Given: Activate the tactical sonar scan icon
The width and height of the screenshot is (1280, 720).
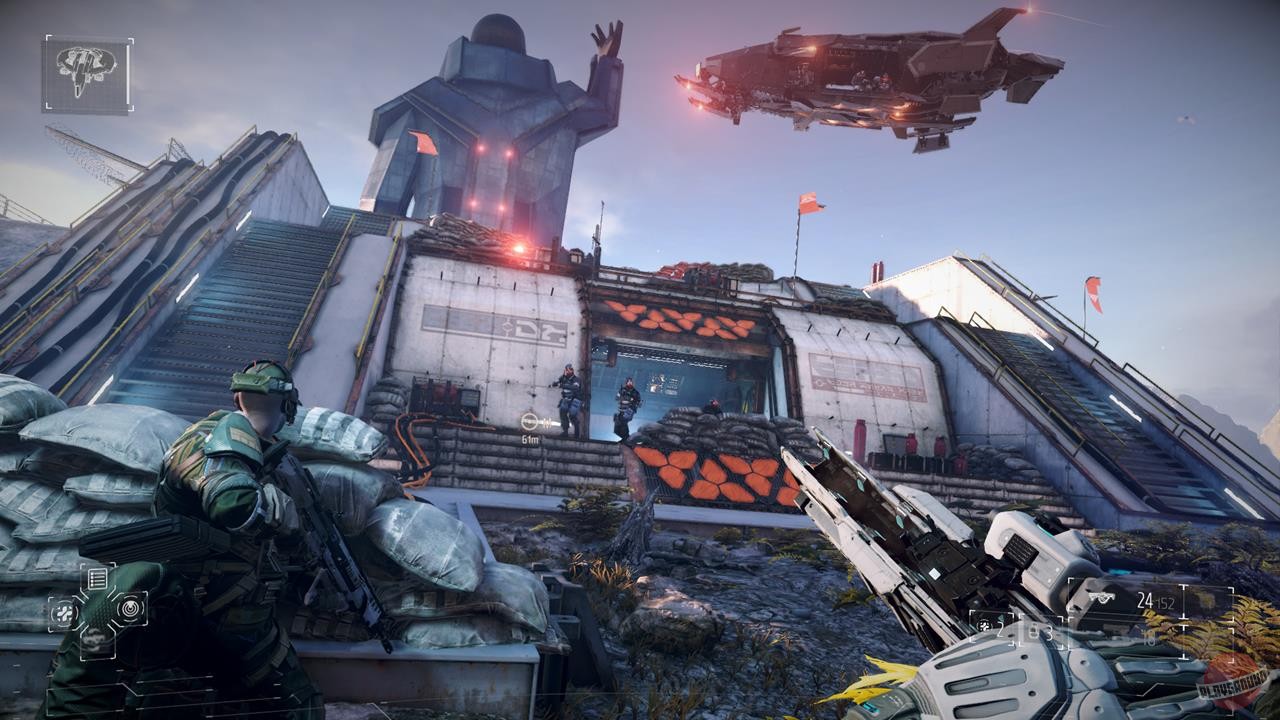Looking at the screenshot, I should 128,608.
